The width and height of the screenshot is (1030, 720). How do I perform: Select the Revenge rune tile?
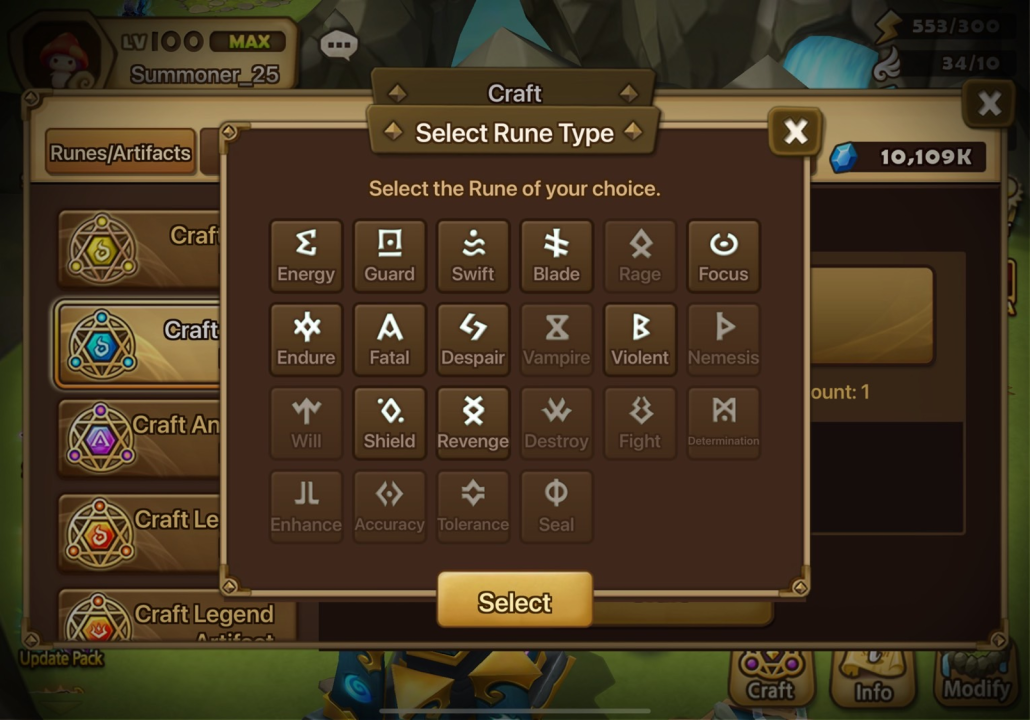pos(473,424)
